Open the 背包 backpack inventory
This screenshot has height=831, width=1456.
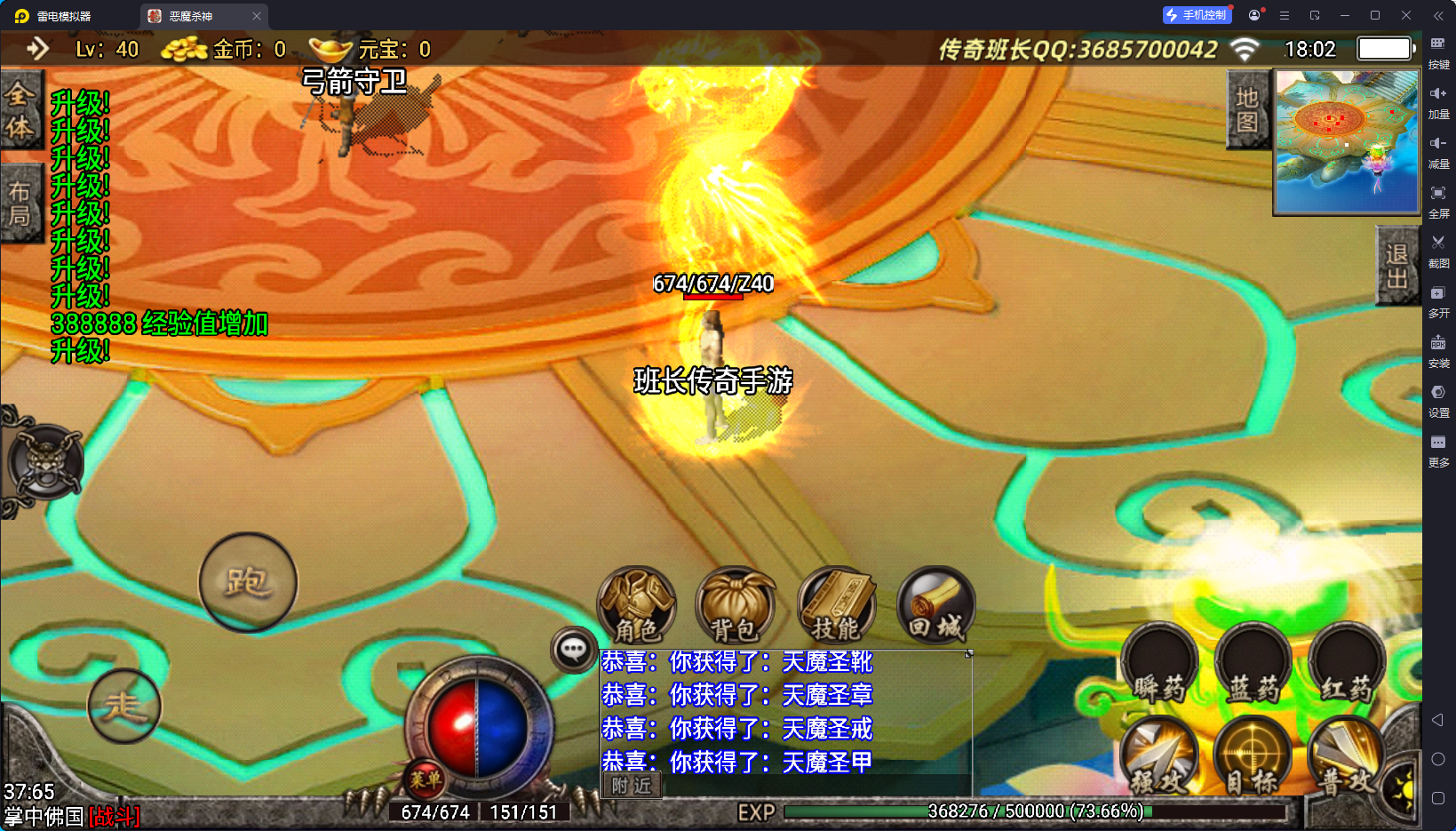[735, 606]
